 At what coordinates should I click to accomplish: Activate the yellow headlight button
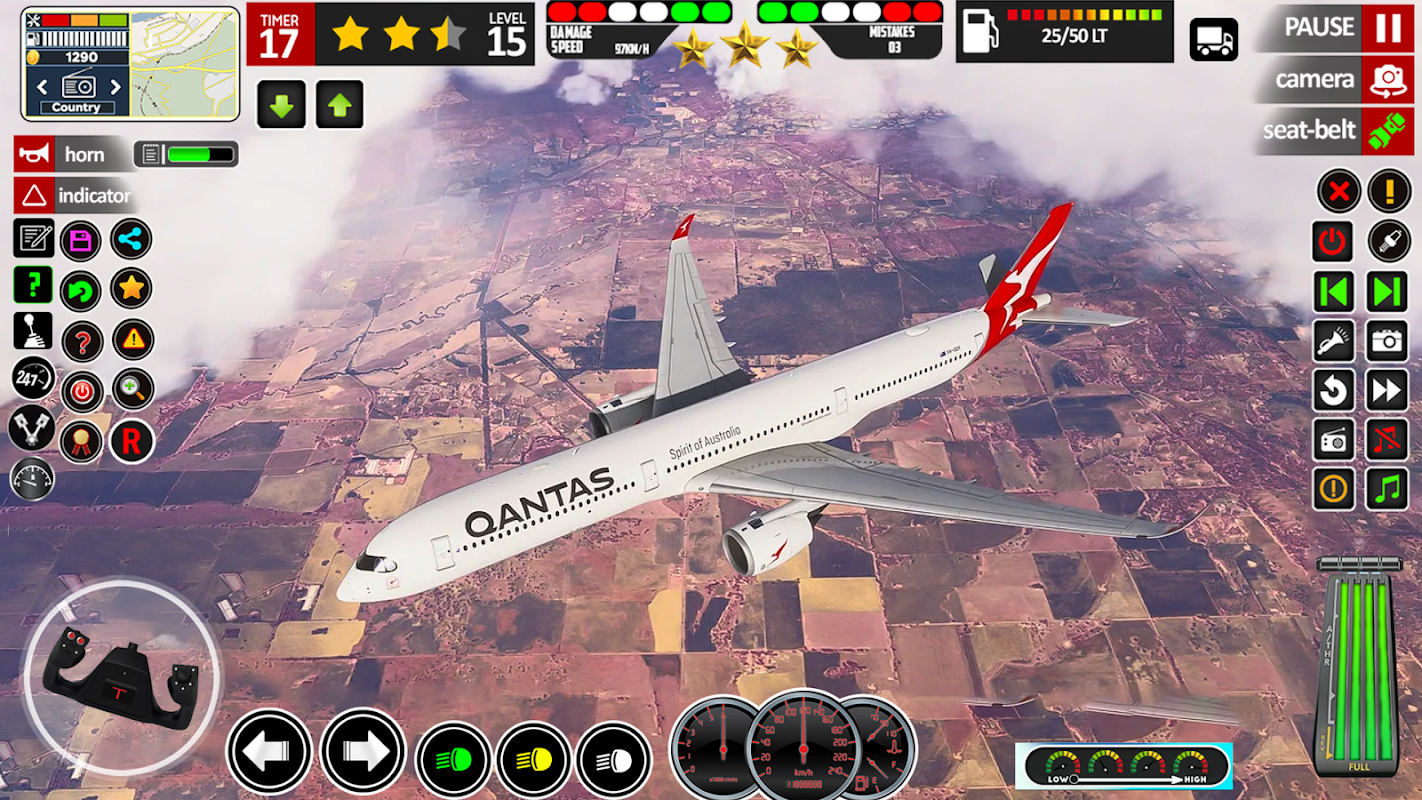tap(533, 759)
